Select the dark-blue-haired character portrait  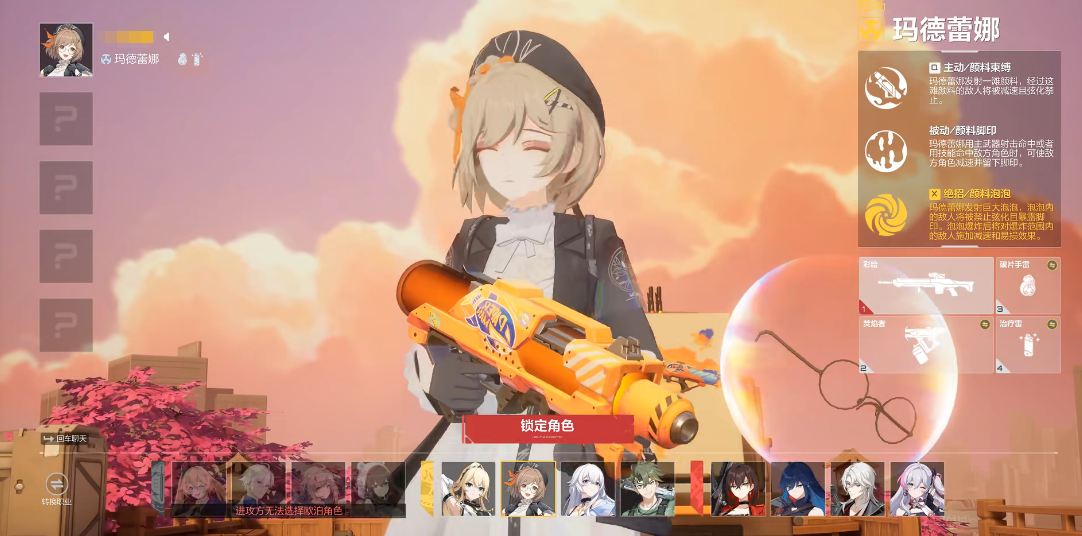(797, 488)
